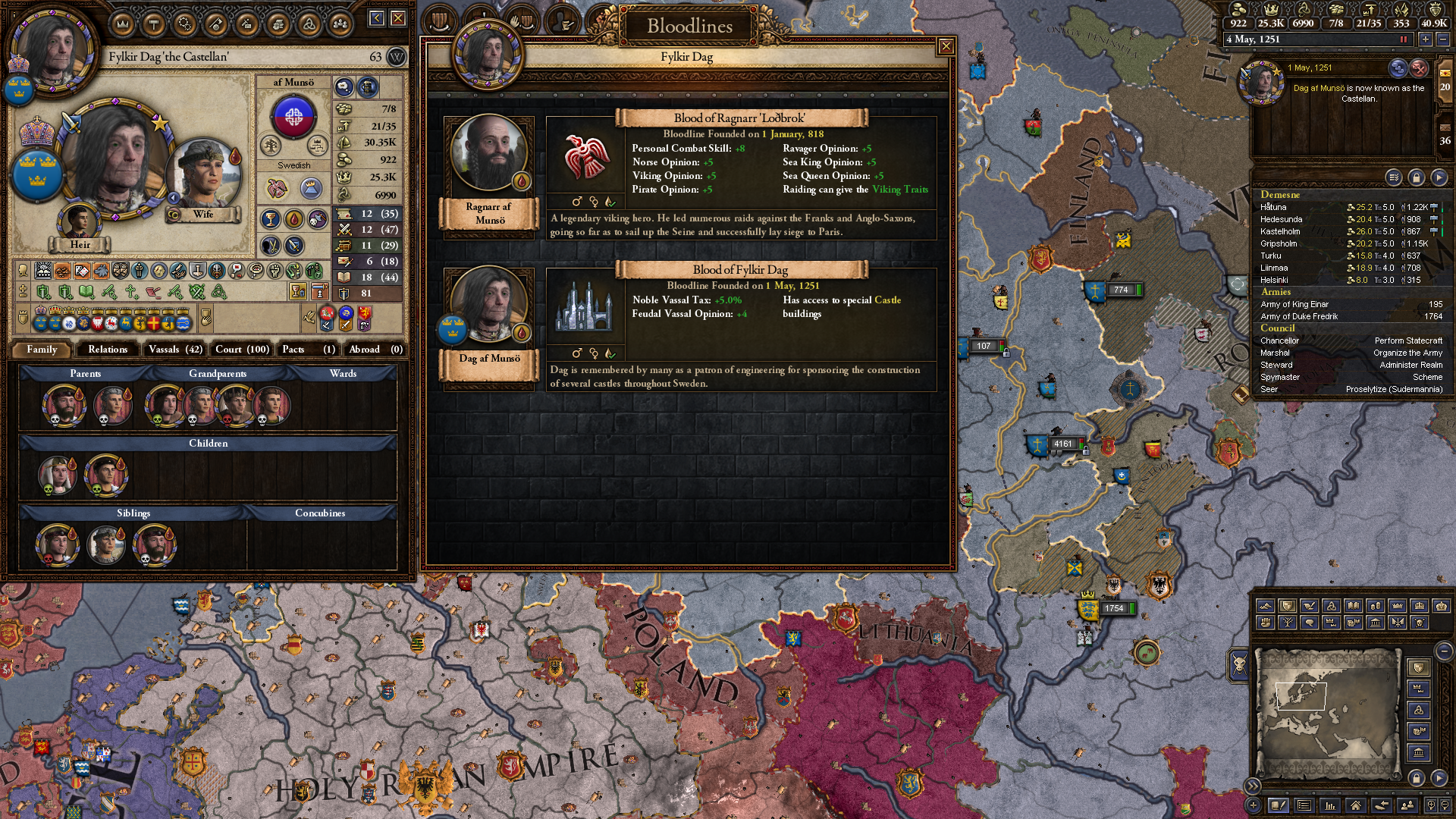
Task: Switch to the Relations tab
Action: 108,350
